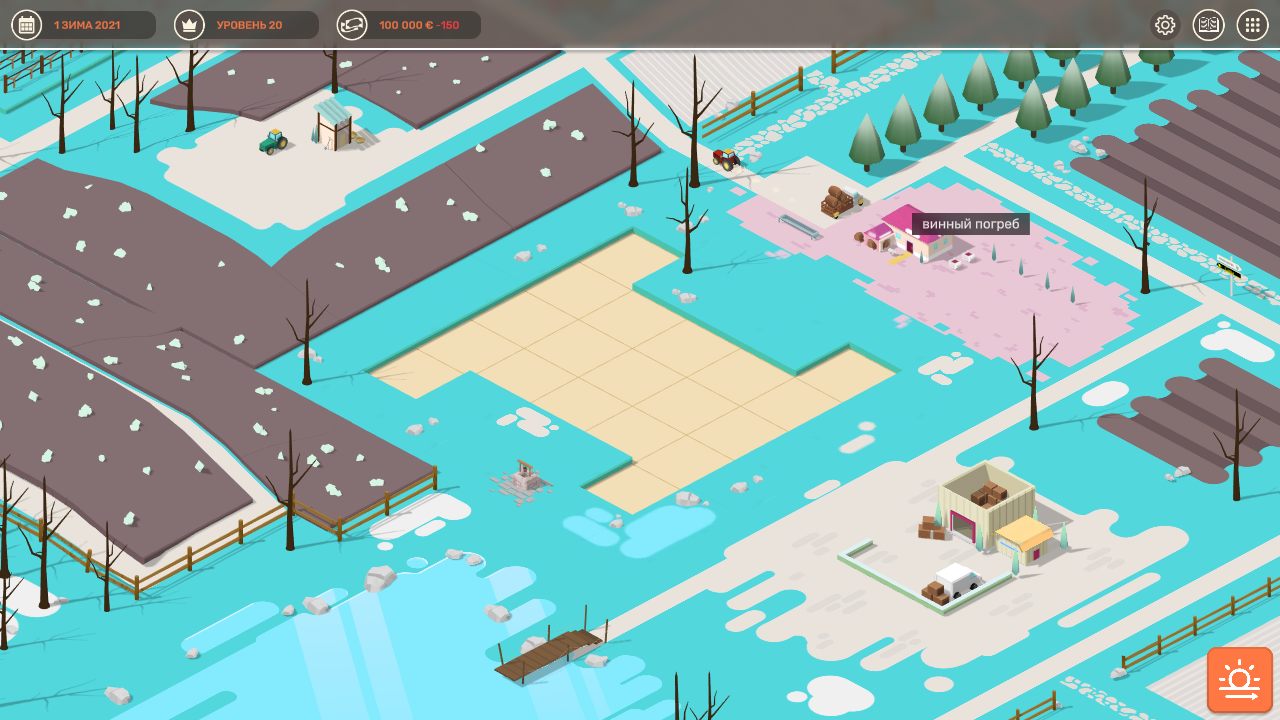Click the crown icon for УРОВЕНЬ 20
Viewport: 1280px width, 720px height.
click(189, 25)
